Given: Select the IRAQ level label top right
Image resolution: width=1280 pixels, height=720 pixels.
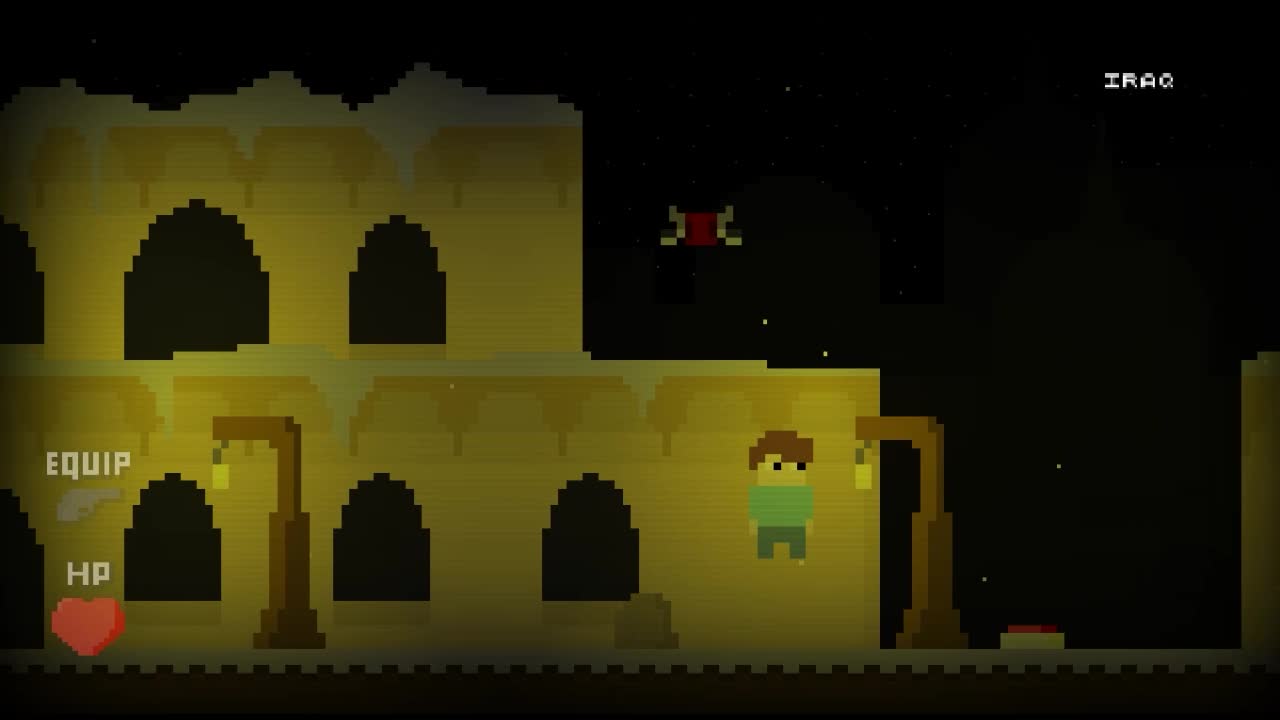Looking at the screenshot, I should 1138,79.
